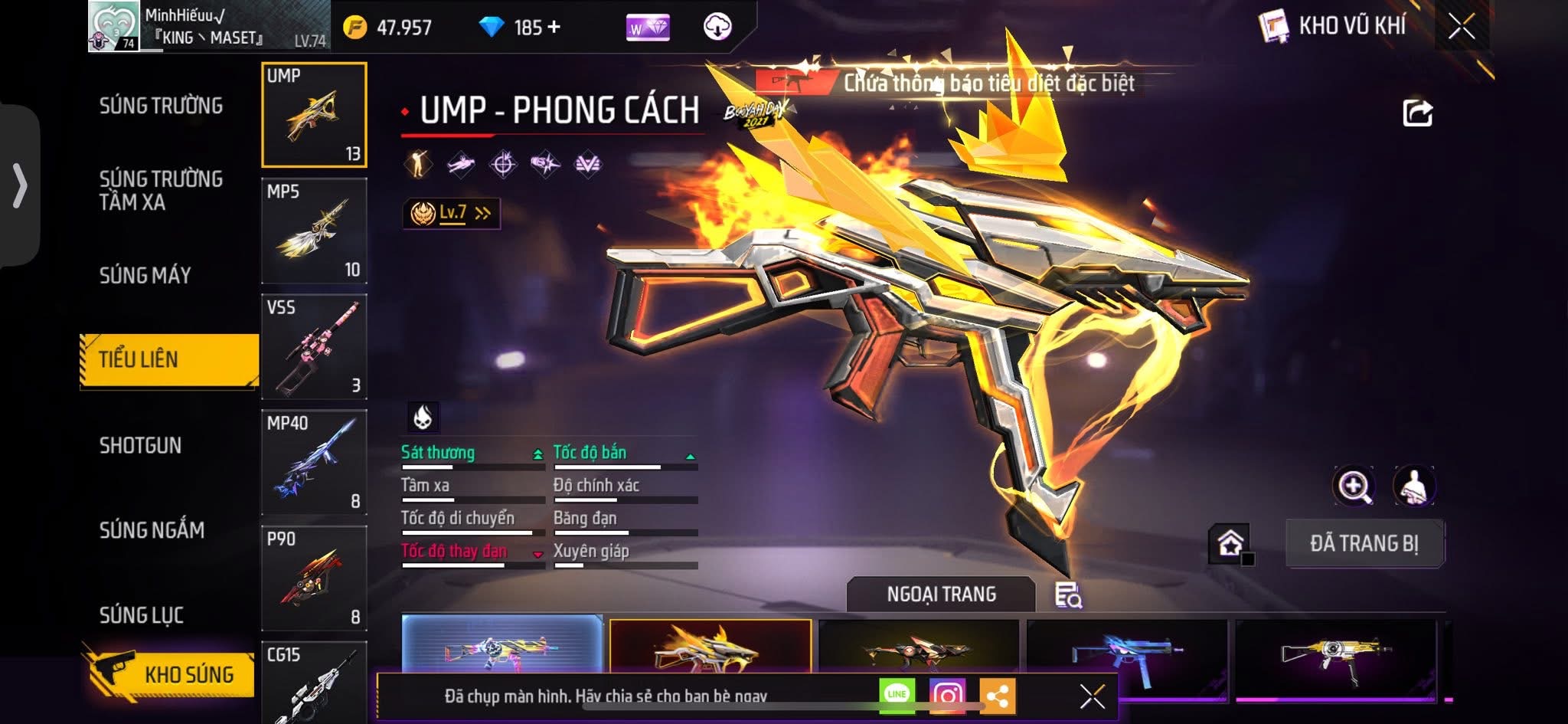Select the P90 weapon slot

[314, 578]
